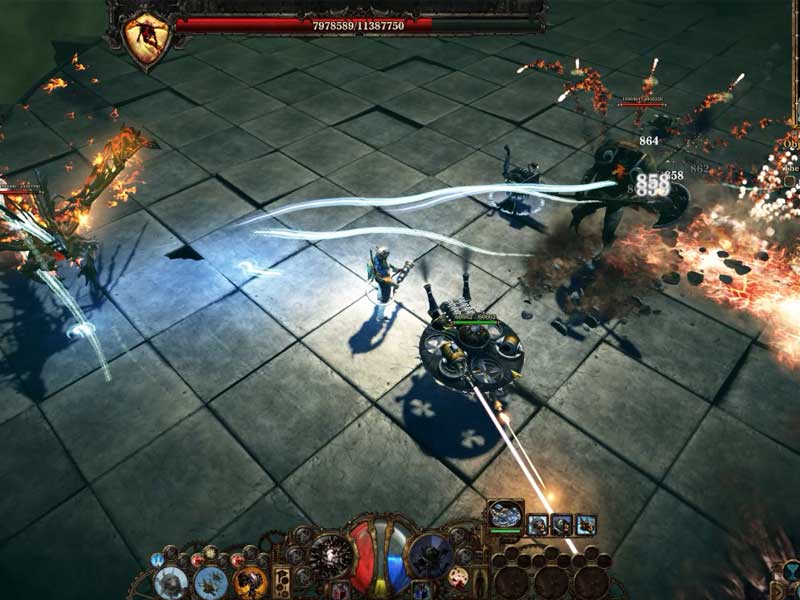Activate the orange-ringed skill orb
Viewport: 800px width, 600px height.
pos(250,581)
